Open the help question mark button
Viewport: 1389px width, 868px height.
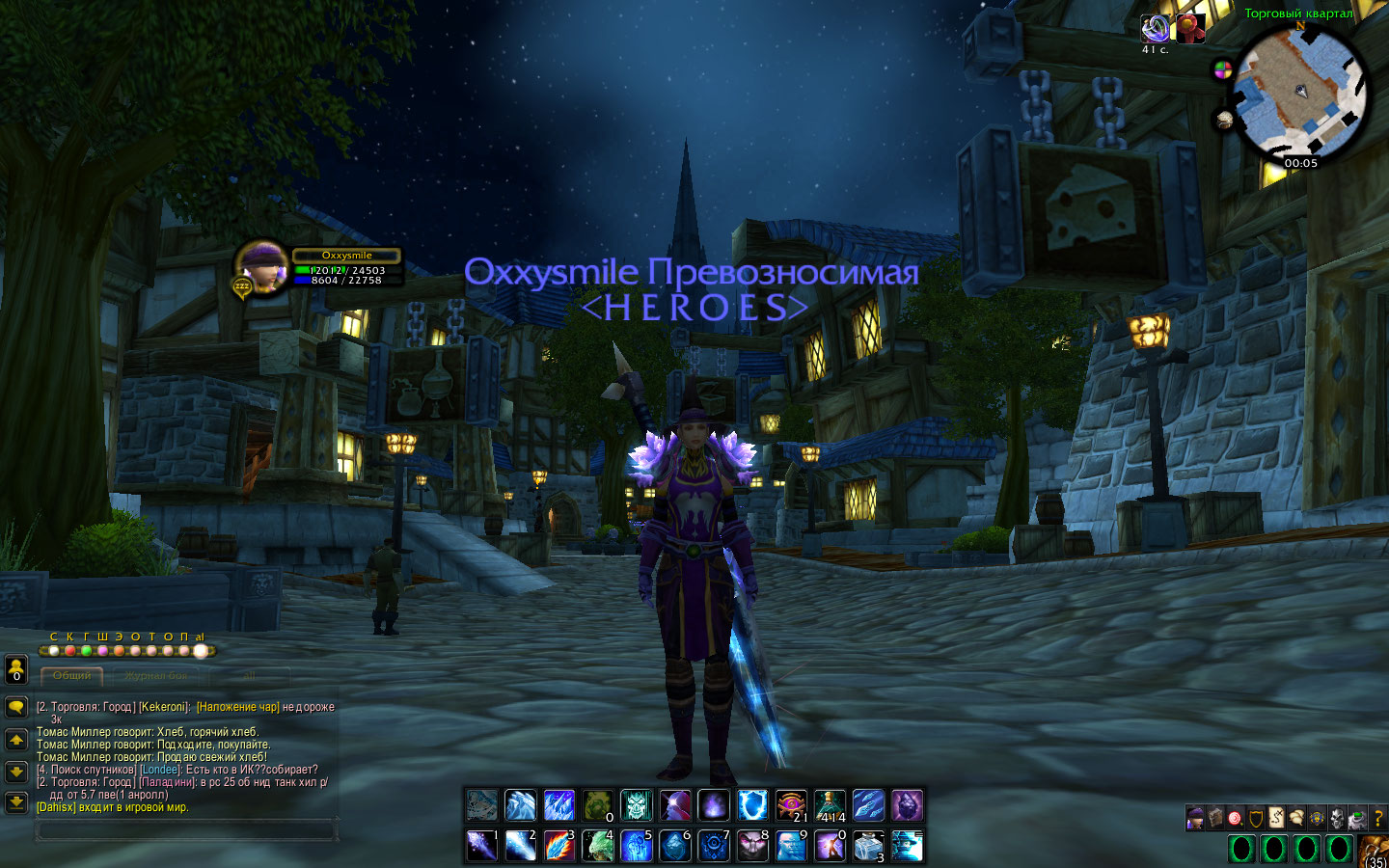click(1377, 819)
